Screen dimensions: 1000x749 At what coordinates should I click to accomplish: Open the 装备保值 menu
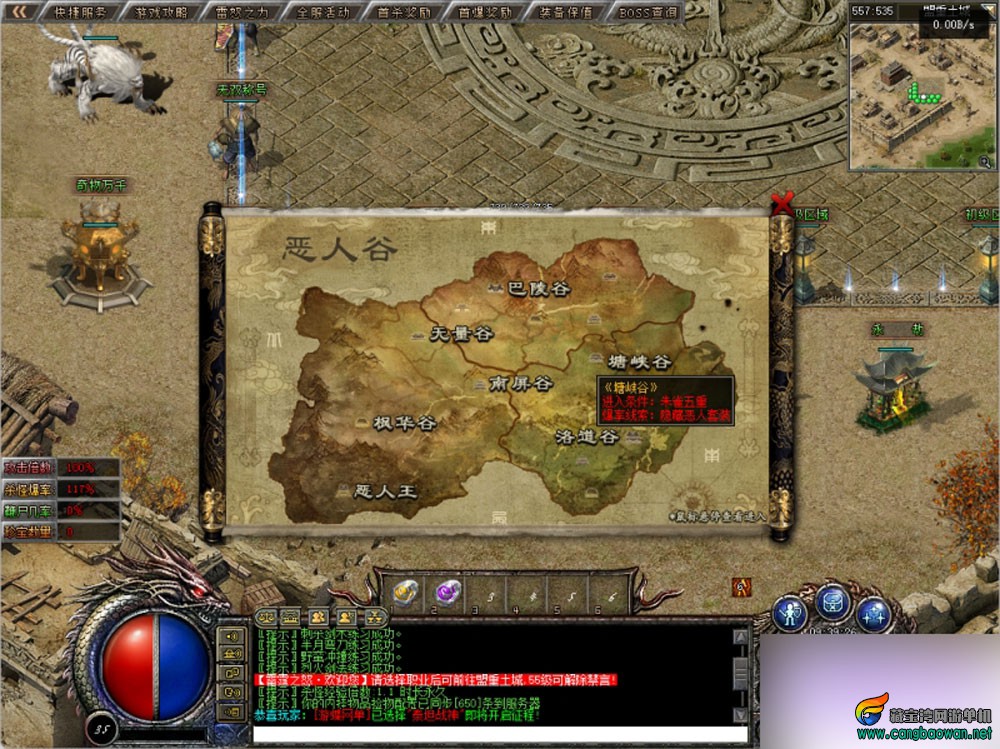tap(565, 13)
